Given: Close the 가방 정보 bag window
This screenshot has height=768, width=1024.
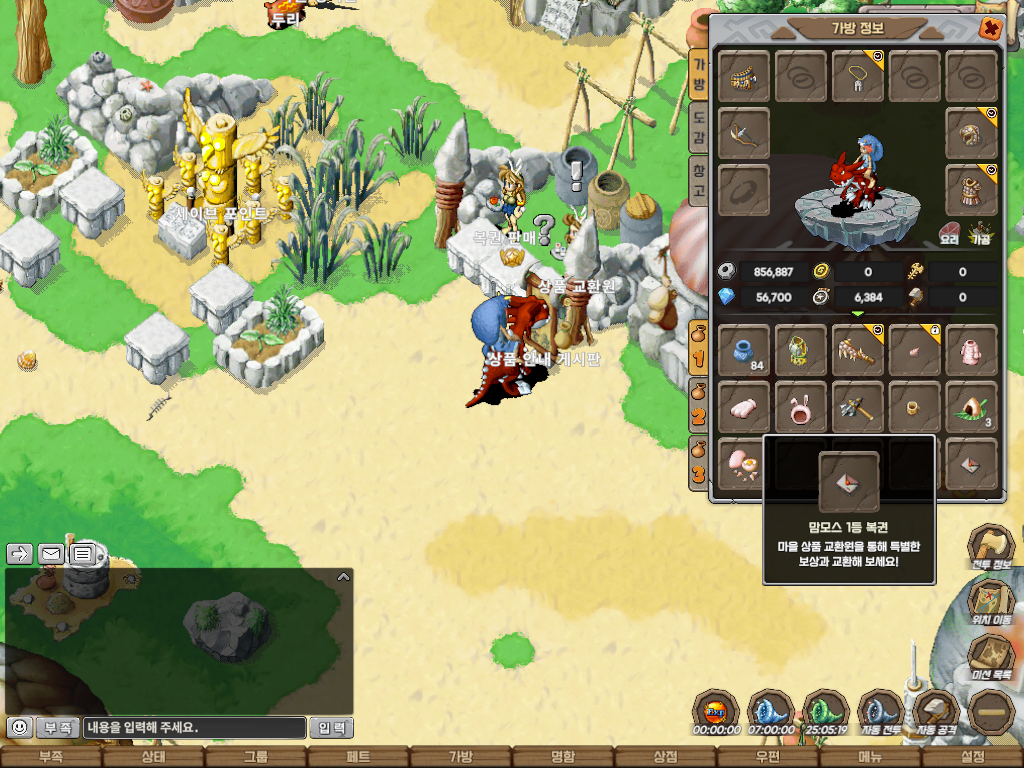Looking at the screenshot, I should [x=989, y=28].
